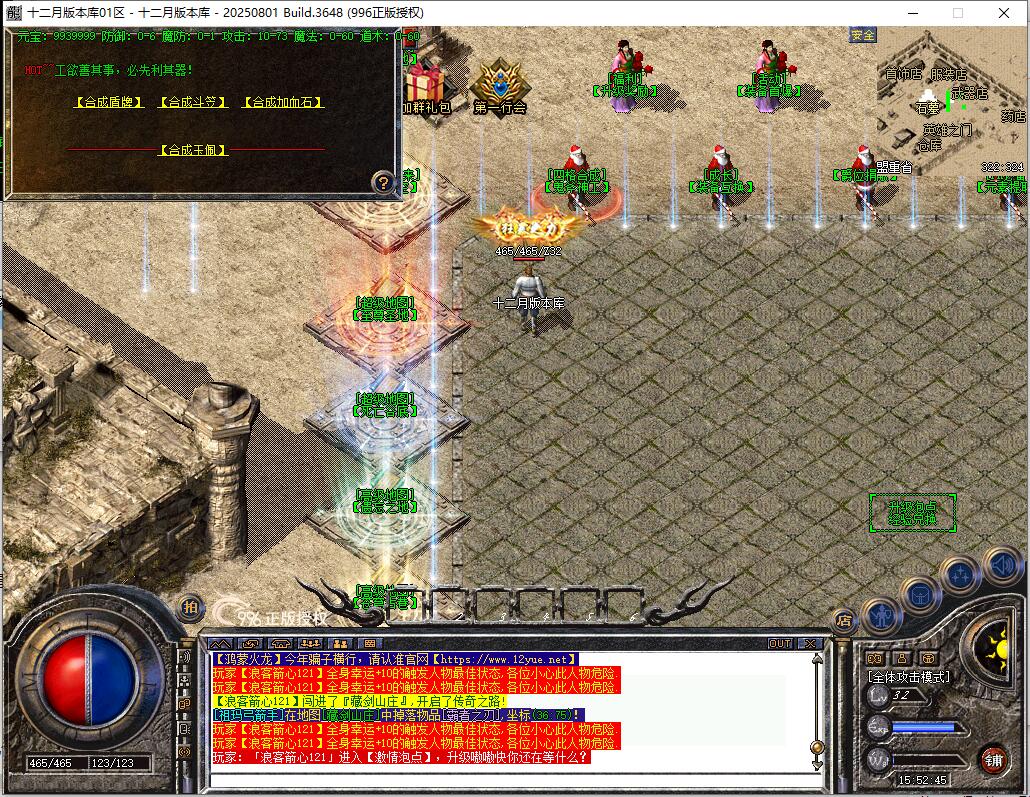Toggle the 全体攻击模式 attack mode label
The width and height of the screenshot is (1030, 797).
[909, 676]
